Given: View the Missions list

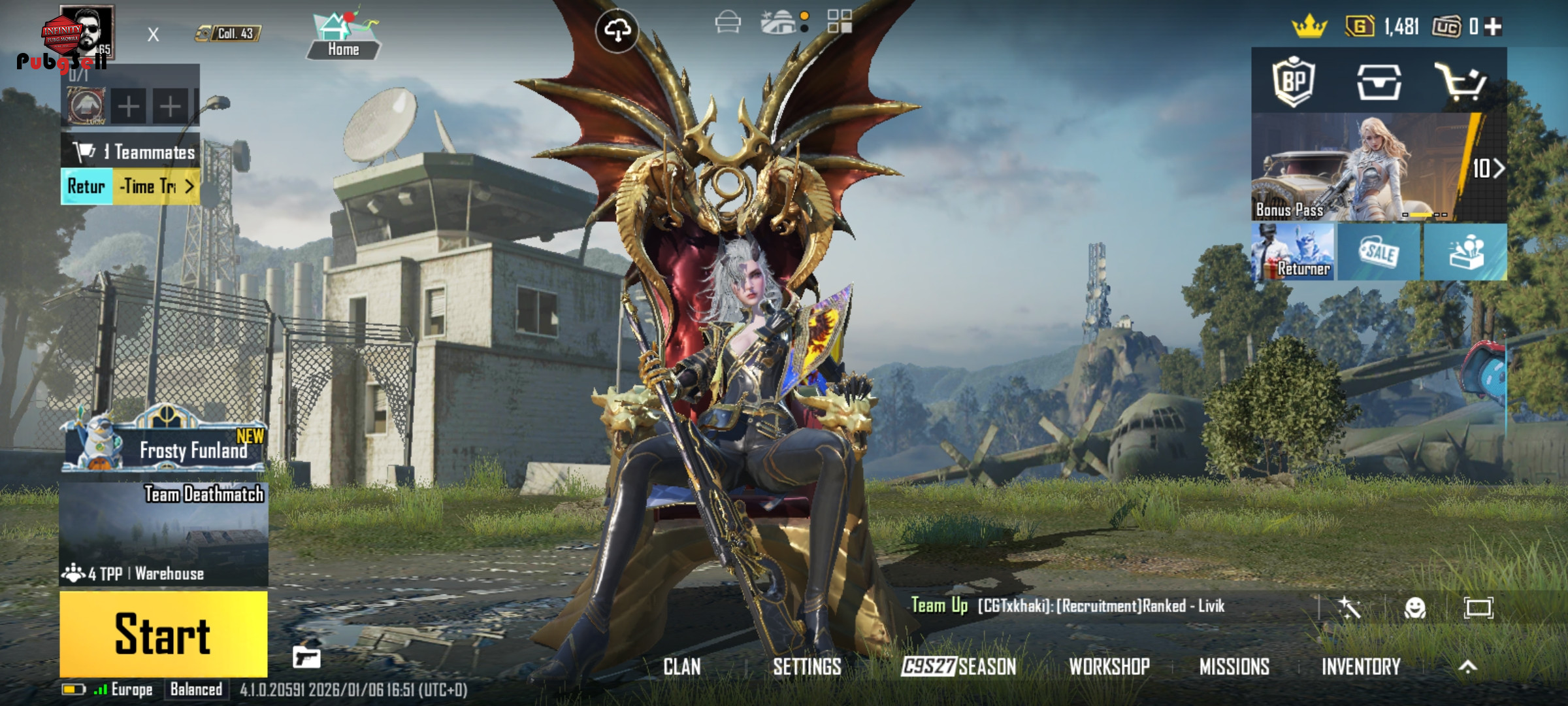Looking at the screenshot, I should pos(1234,667).
